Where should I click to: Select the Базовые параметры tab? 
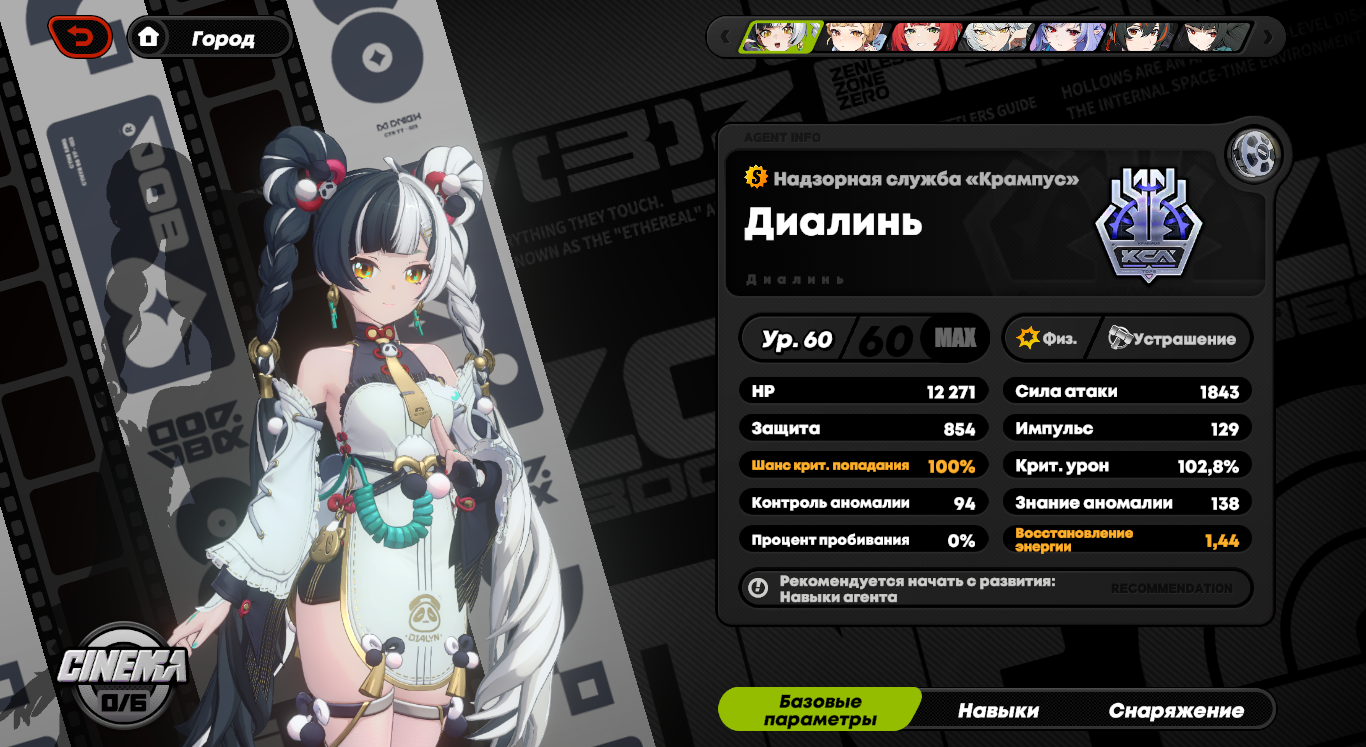[x=820, y=710]
